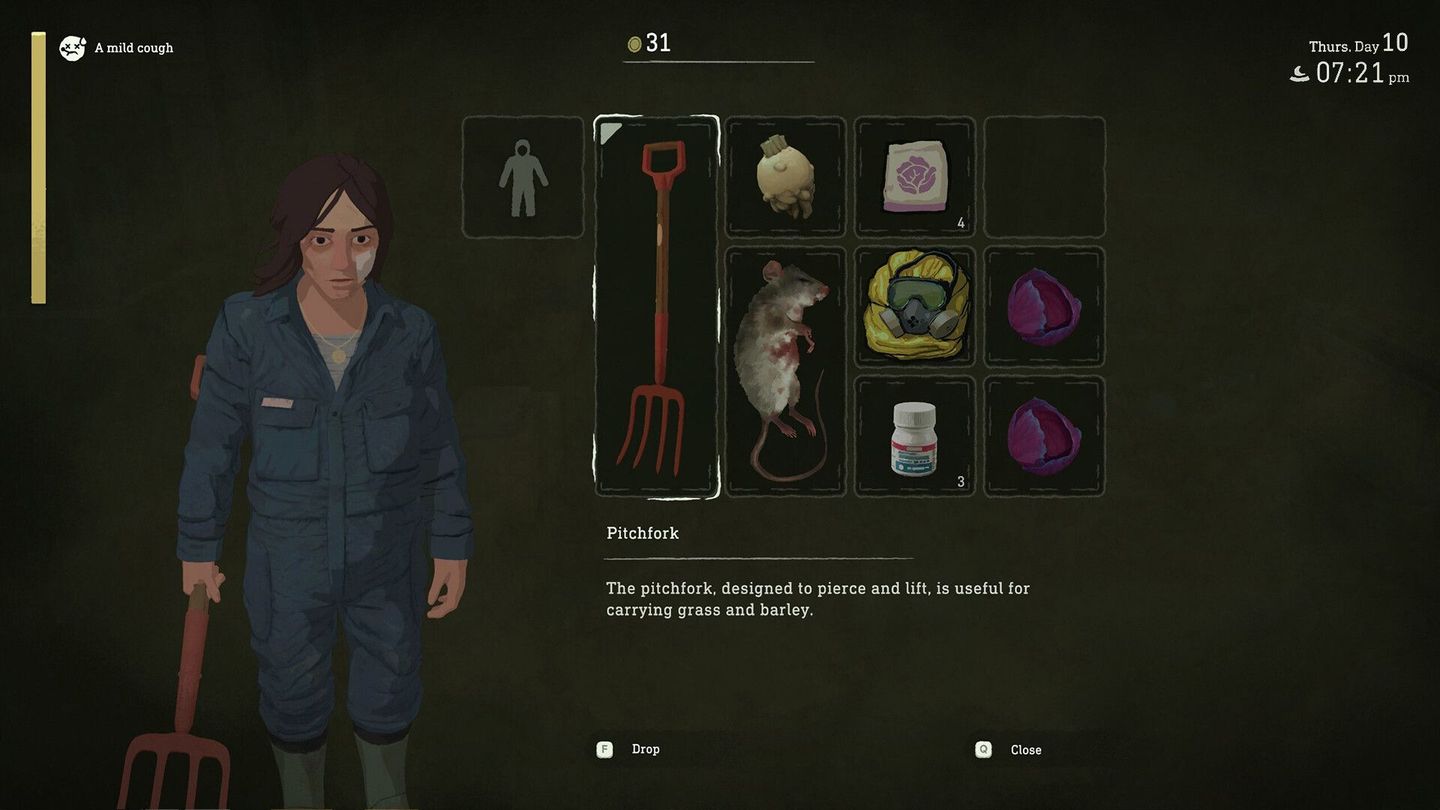Screen dimensions: 1440x810
Task: Select the pitchfork in the inventory grid
Action: tap(657, 305)
